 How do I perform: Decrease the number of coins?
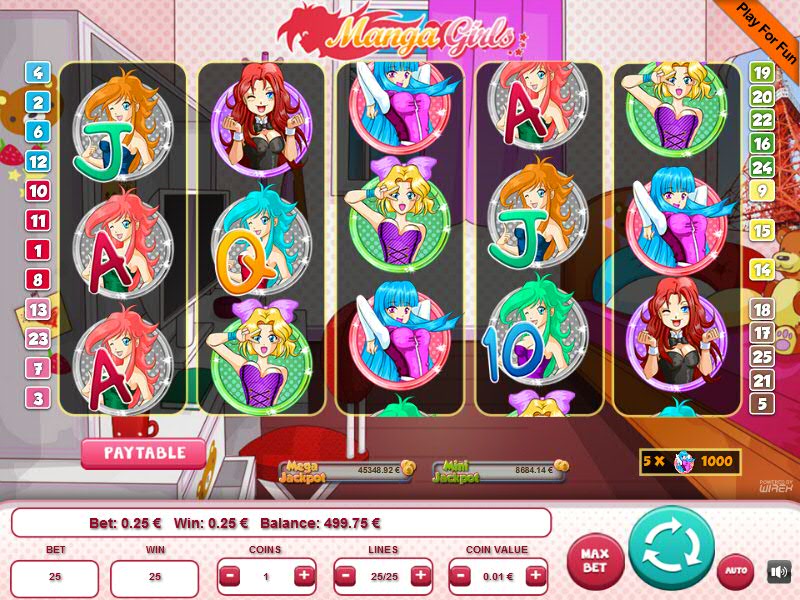(x=230, y=576)
